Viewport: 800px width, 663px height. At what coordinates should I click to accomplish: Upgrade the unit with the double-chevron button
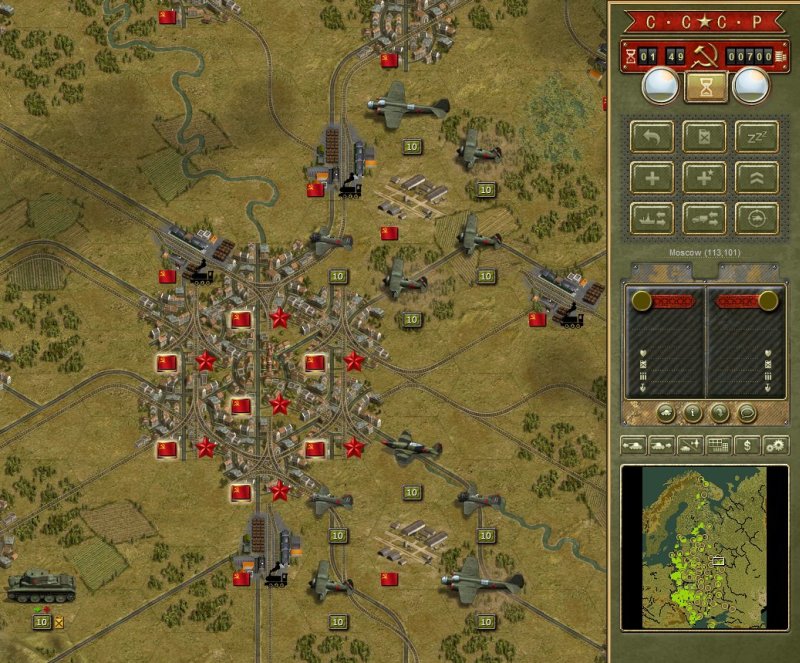pyautogui.click(x=756, y=177)
